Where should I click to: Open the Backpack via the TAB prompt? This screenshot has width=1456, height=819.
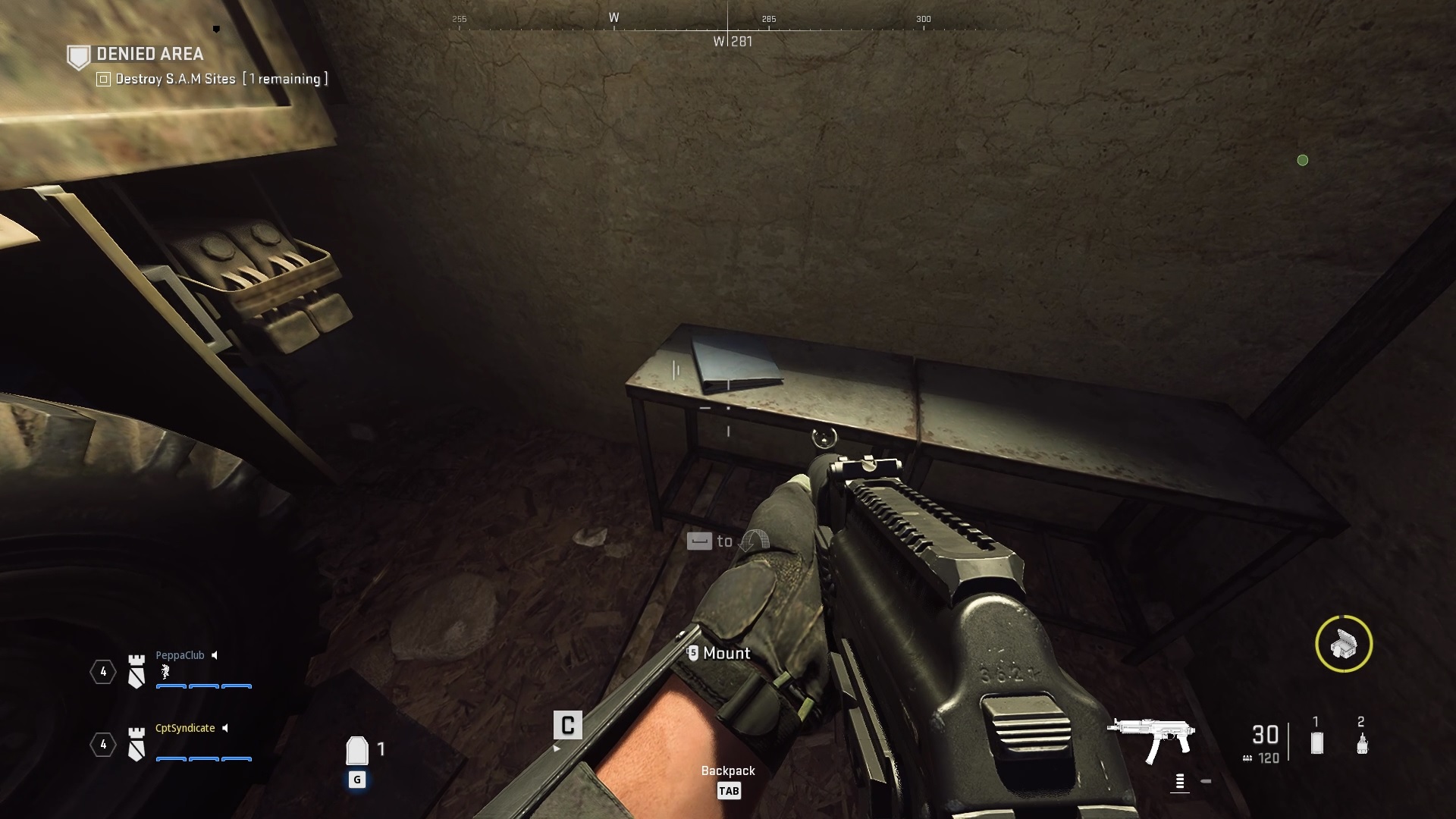[x=729, y=789]
